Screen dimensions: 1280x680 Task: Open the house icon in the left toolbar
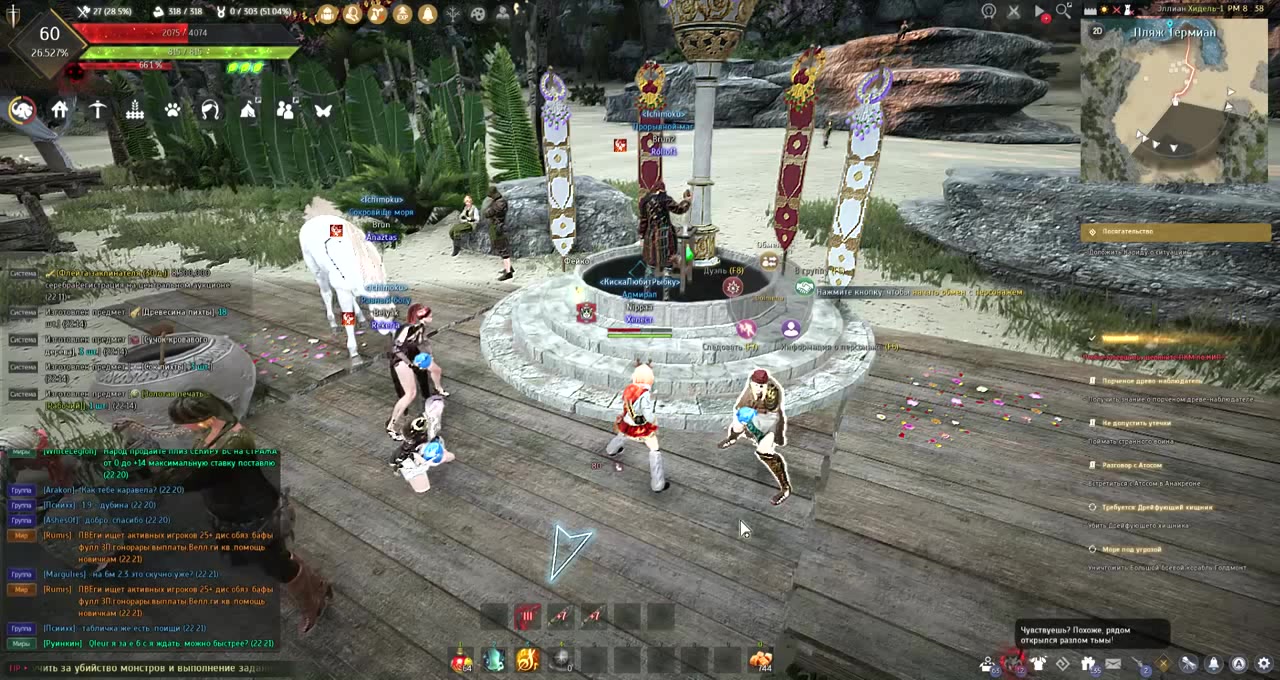click(60, 110)
